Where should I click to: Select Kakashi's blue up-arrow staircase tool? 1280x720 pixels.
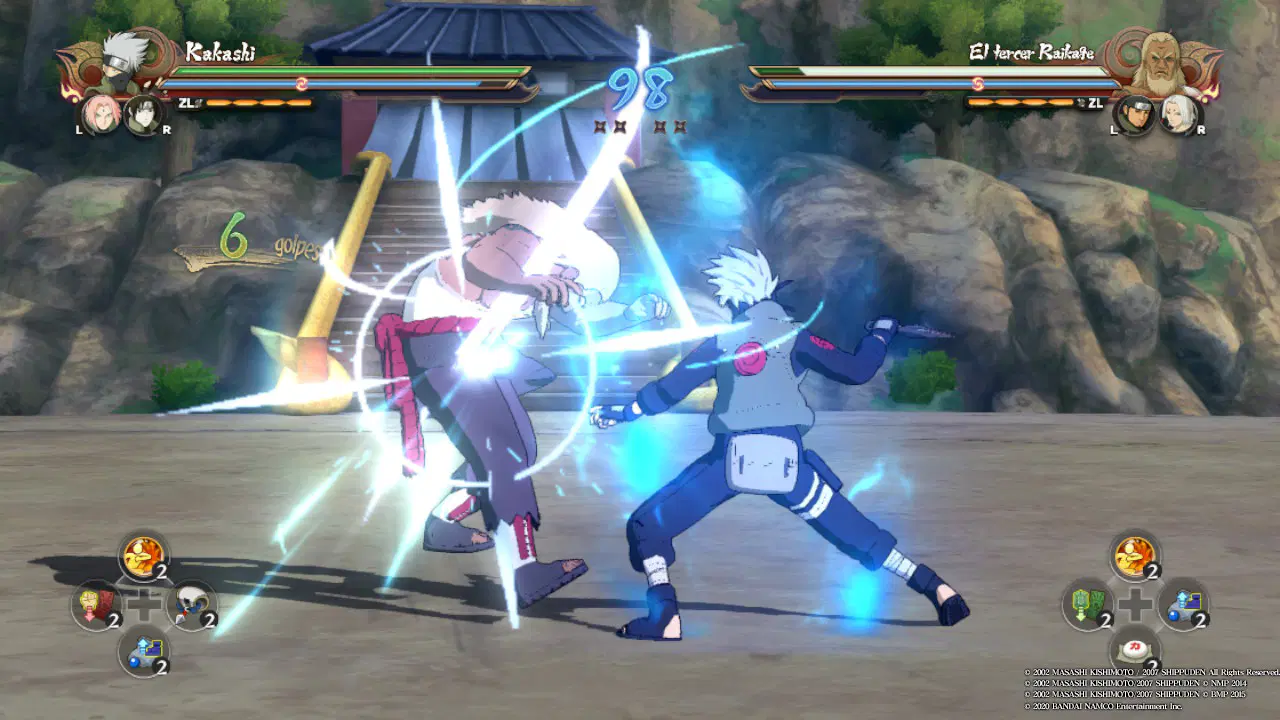(143, 650)
